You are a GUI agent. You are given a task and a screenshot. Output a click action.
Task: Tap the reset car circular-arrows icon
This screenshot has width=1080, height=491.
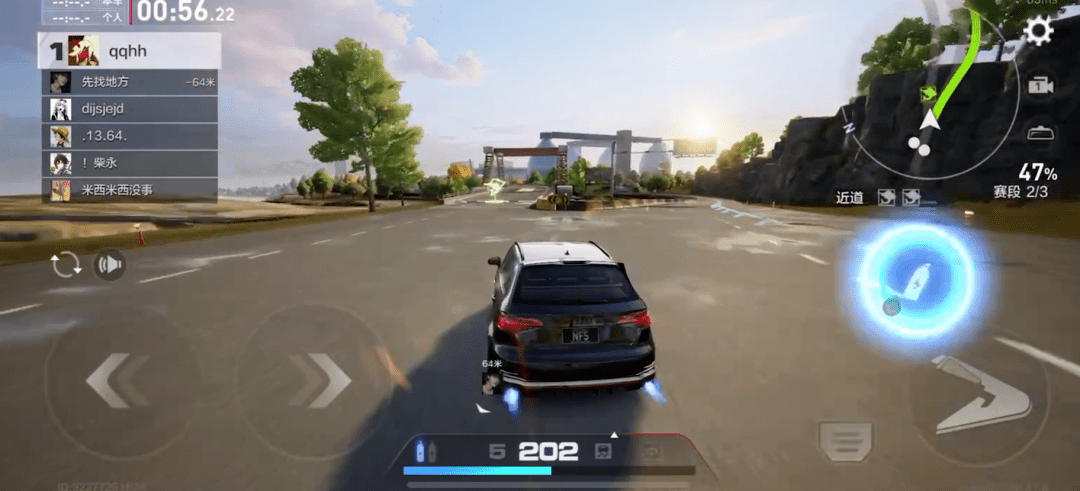pos(67,265)
